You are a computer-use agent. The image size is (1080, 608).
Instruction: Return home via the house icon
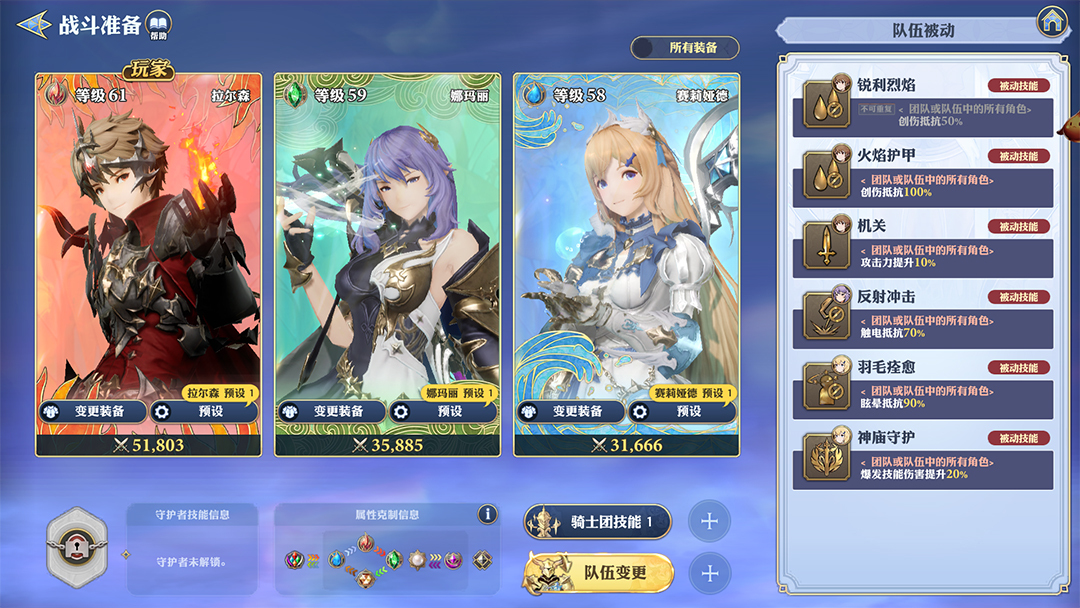[1050, 19]
